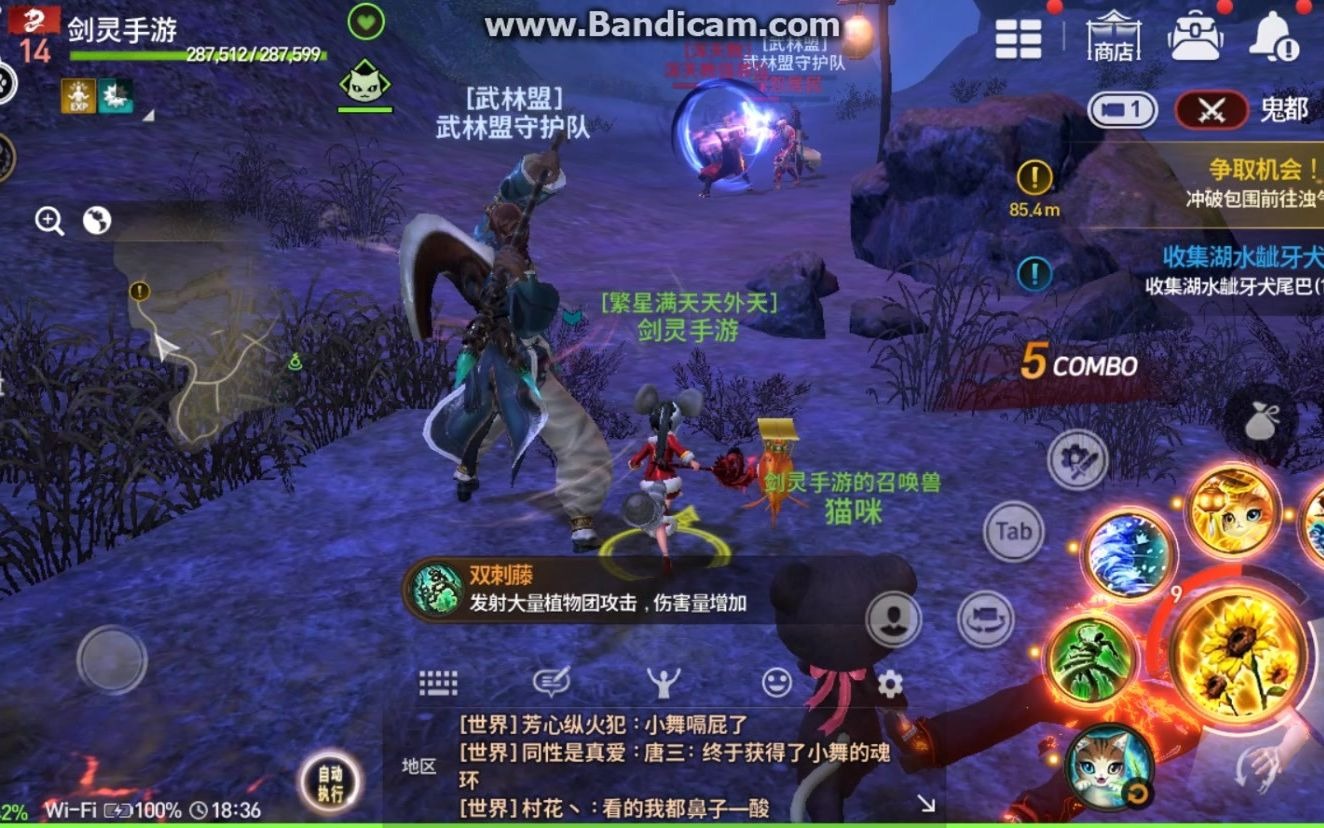Toggle target lock with the Tab button

(x=1014, y=532)
